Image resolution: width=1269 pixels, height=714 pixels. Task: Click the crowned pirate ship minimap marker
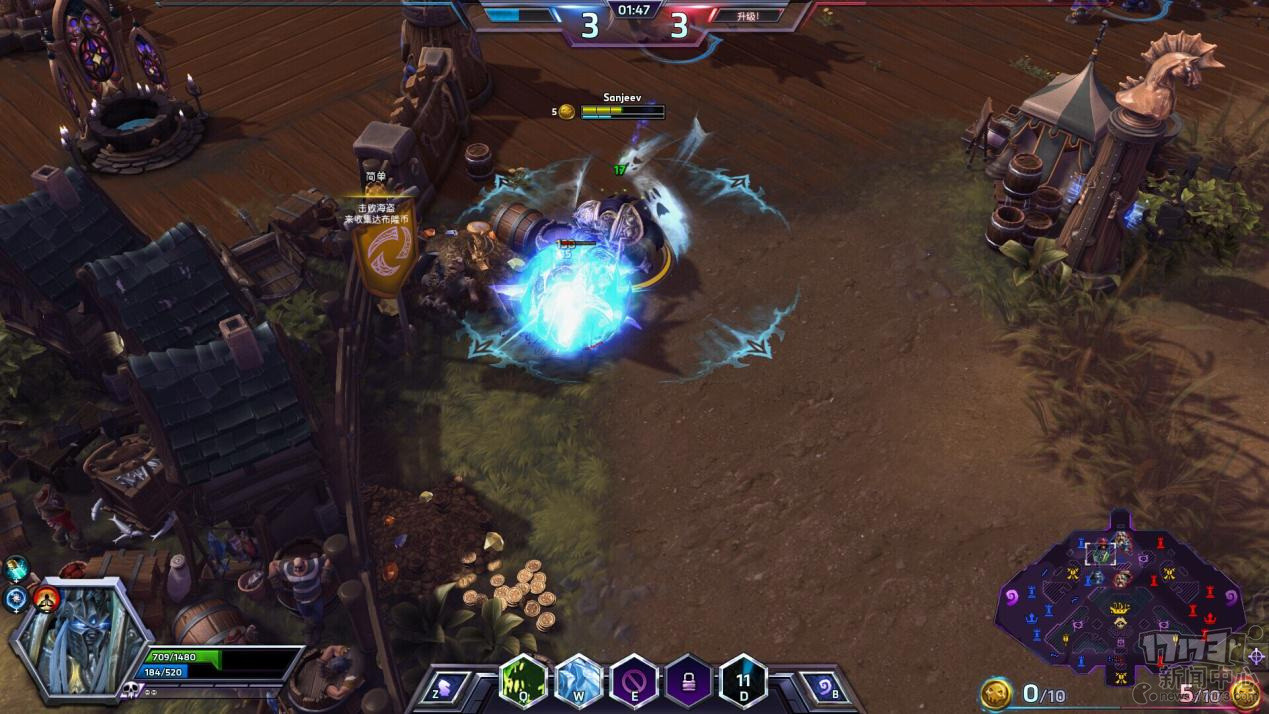click(1121, 608)
